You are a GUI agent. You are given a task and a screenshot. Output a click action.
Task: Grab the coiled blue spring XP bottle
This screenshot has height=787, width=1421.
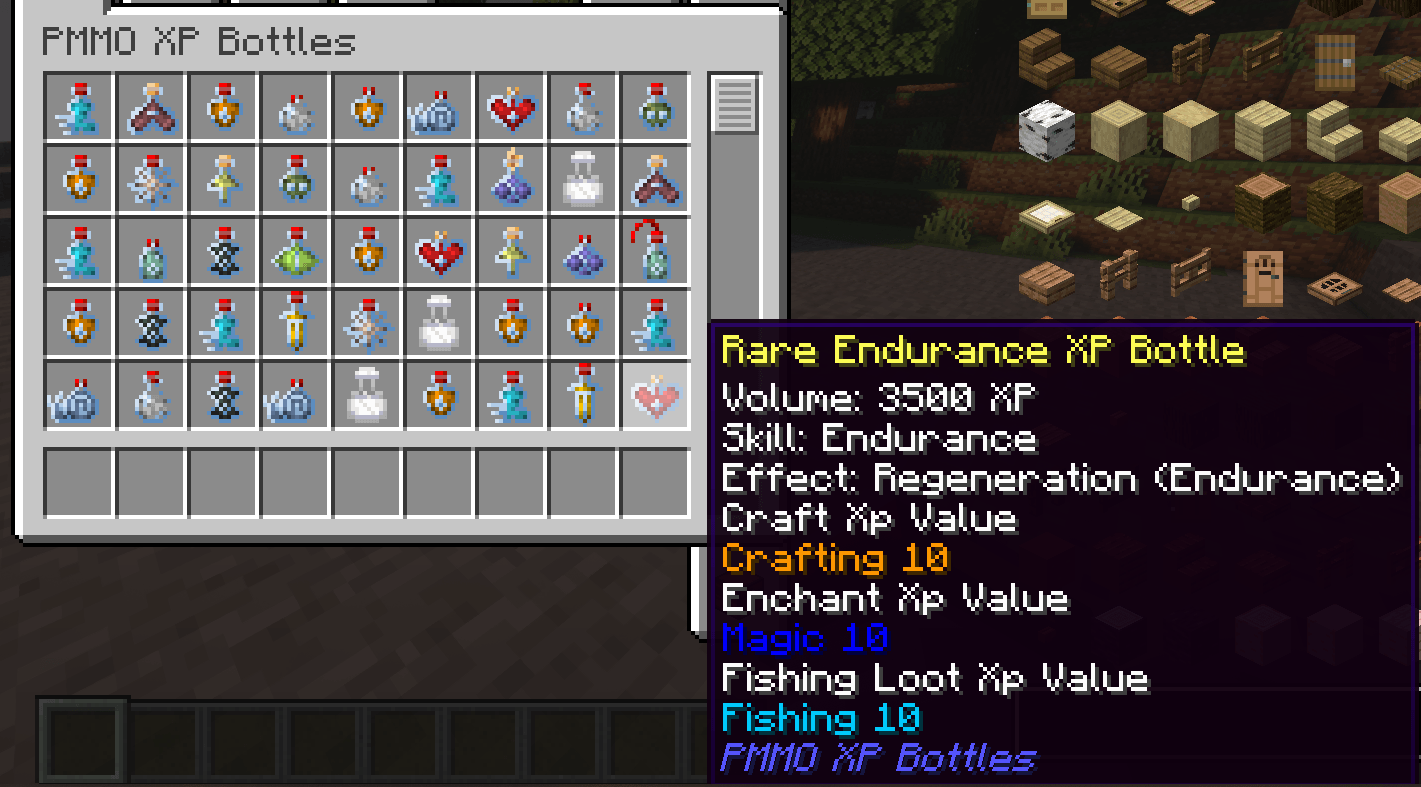tap(438, 108)
